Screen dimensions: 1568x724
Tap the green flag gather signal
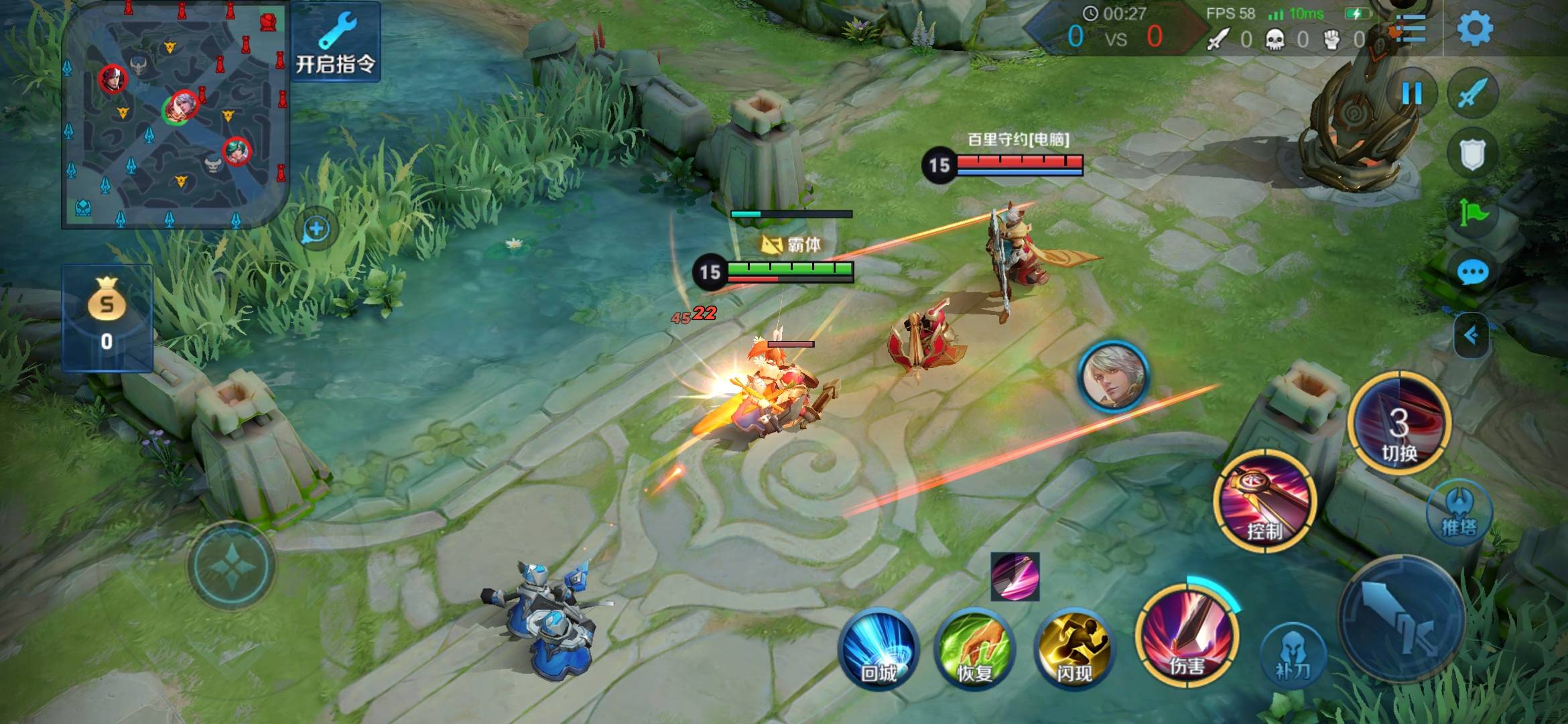(1472, 213)
